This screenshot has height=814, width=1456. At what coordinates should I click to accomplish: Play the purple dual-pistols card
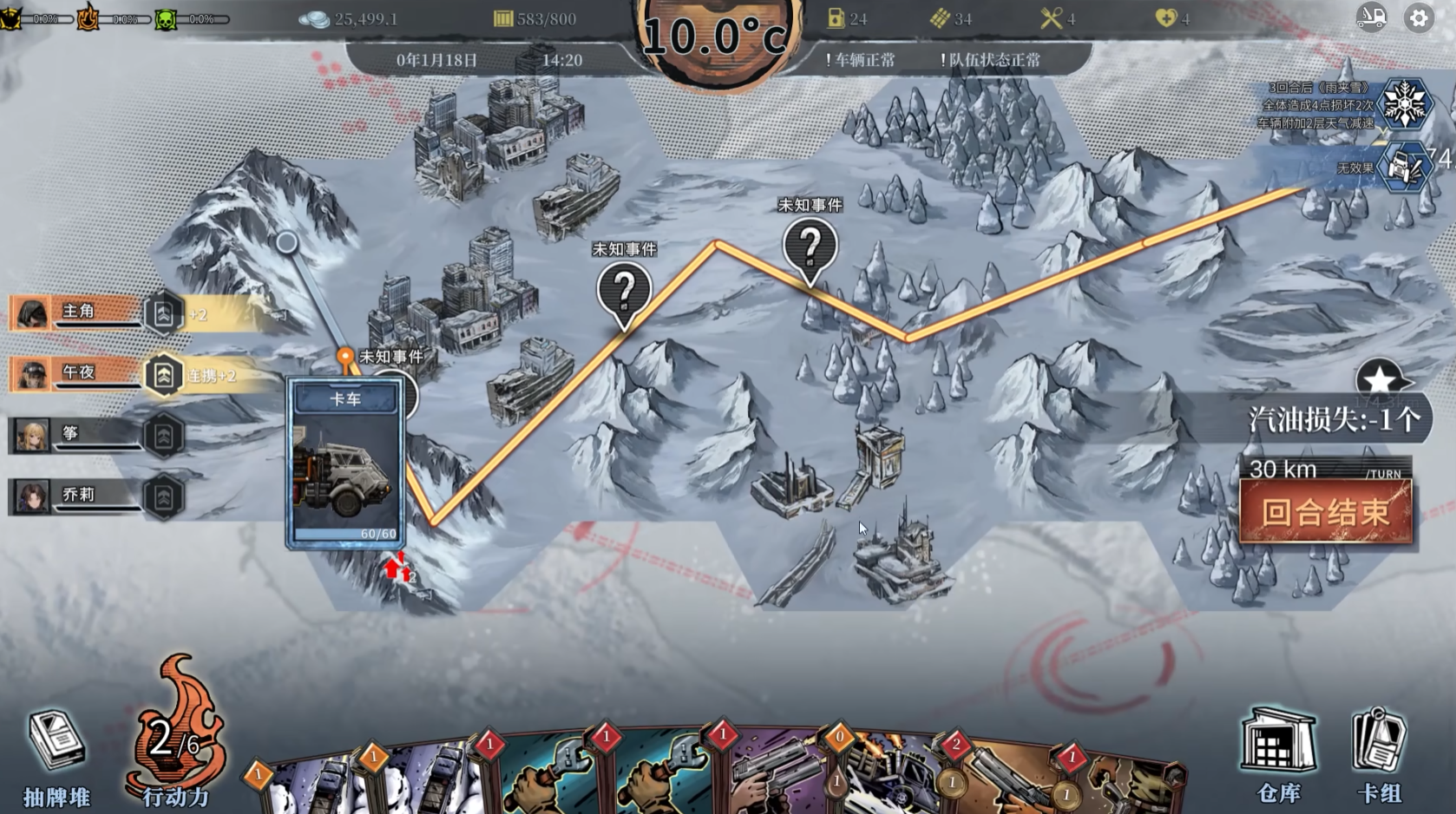(x=777, y=779)
